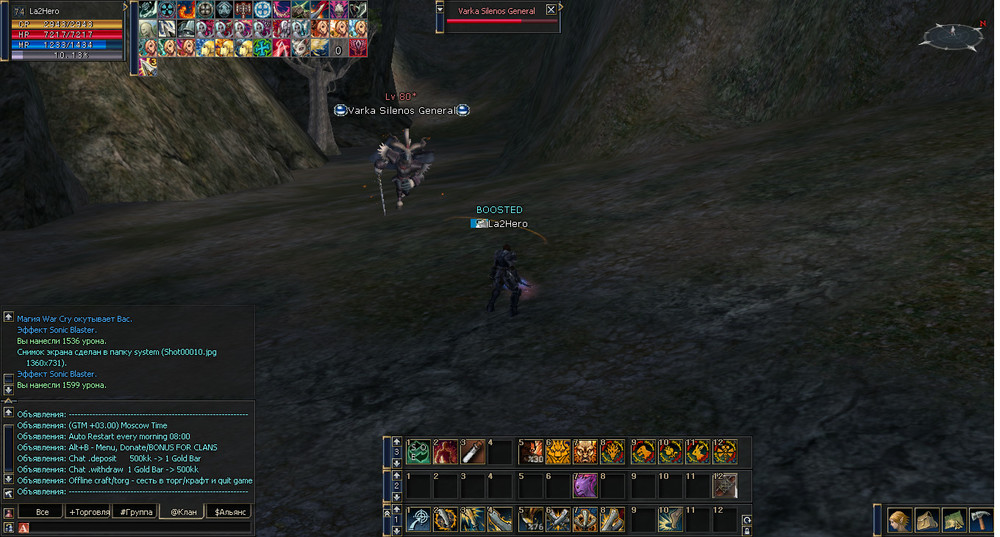Open the $Альянс alliance chat tab

click(231, 512)
